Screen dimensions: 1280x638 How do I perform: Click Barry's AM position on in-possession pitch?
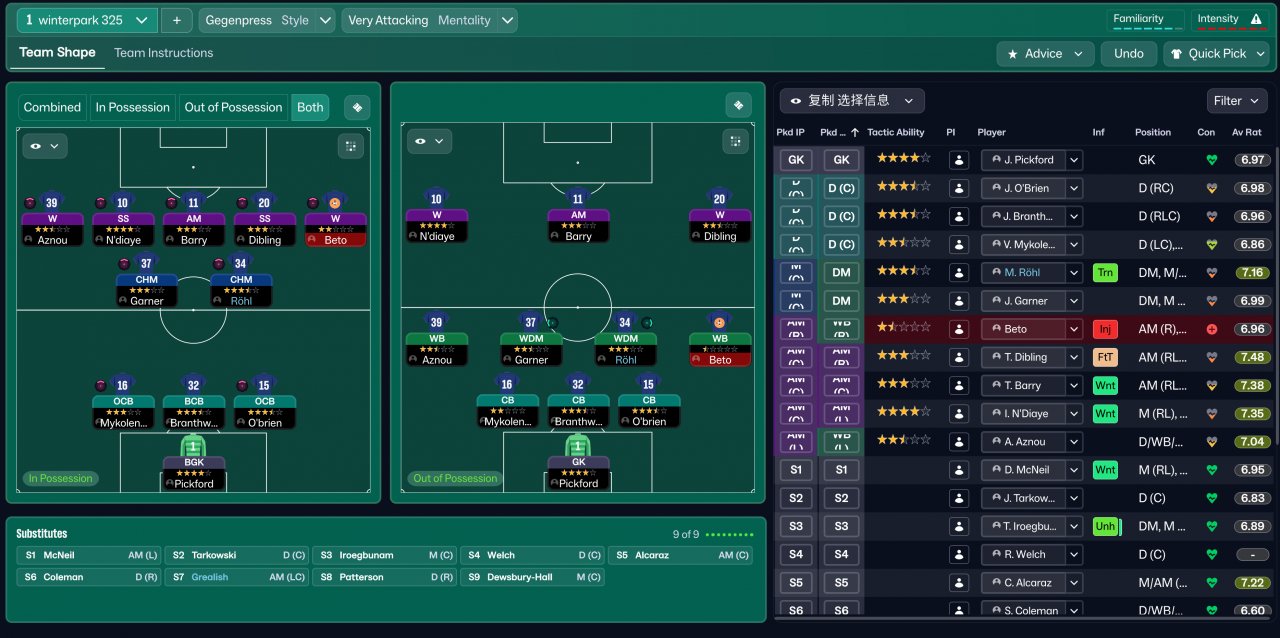click(x=194, y=222)
